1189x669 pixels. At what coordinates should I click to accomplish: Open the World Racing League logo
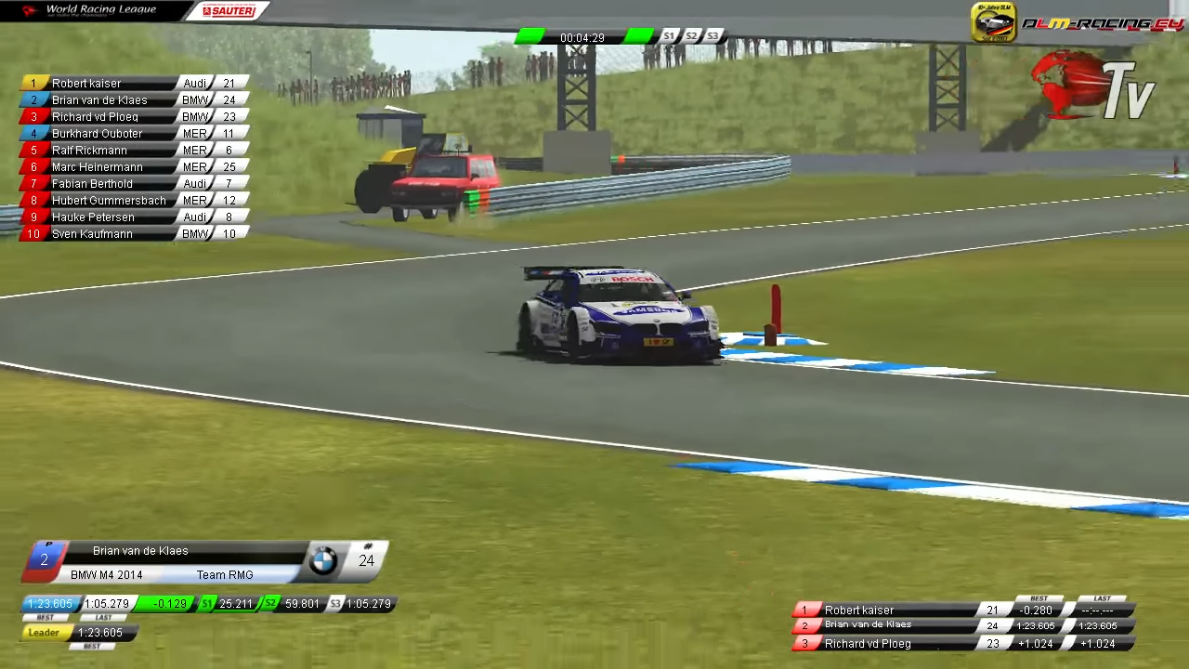[90, 11]
